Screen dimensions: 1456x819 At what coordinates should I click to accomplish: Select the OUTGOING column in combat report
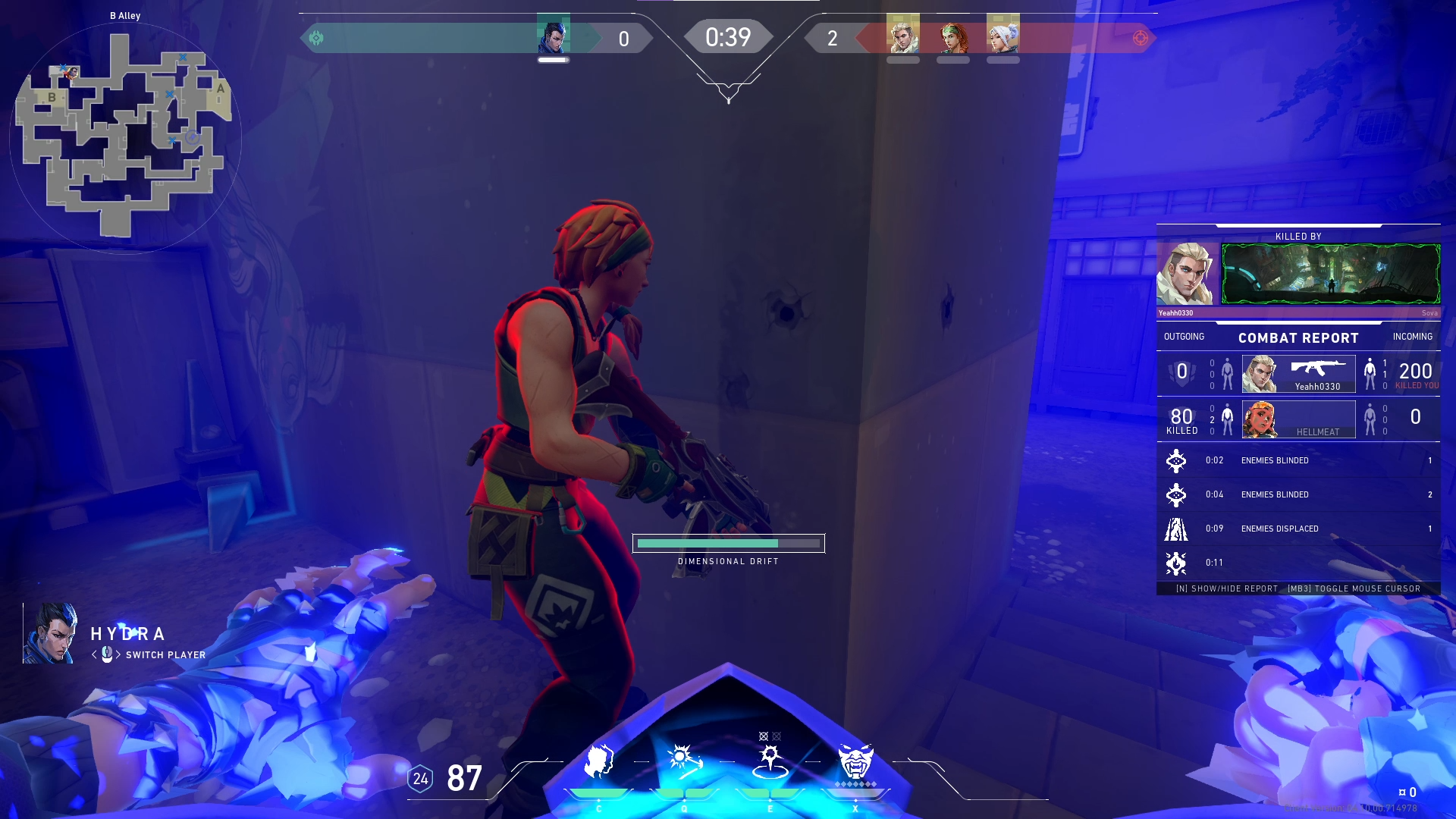pos(1185,336)
